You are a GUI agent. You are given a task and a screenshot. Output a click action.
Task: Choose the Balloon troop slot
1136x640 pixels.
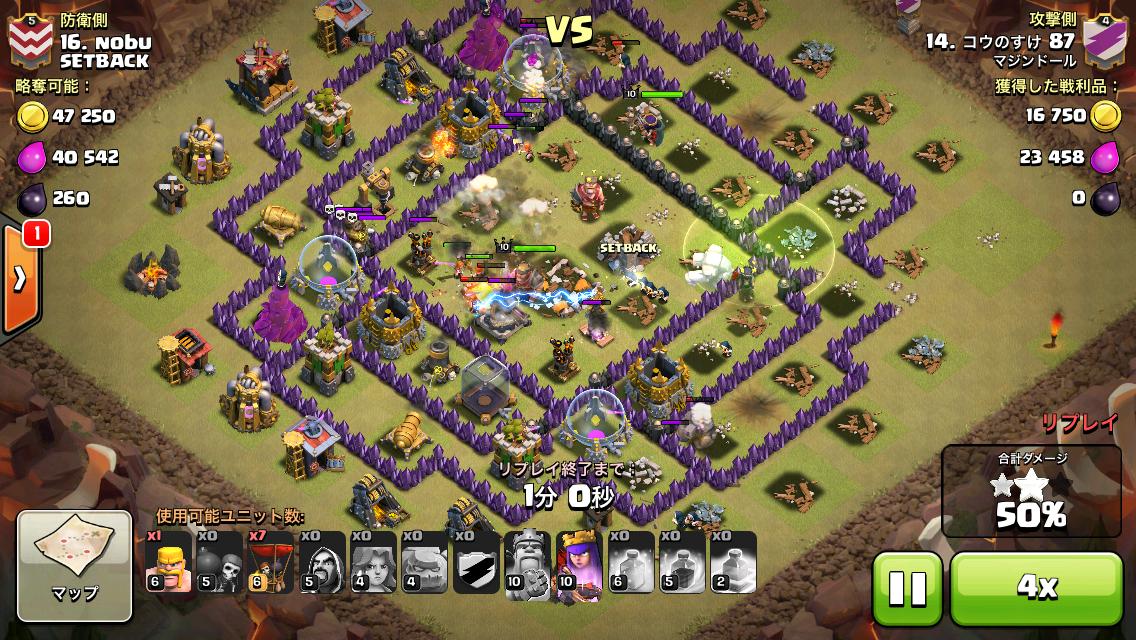coord(270,563)
